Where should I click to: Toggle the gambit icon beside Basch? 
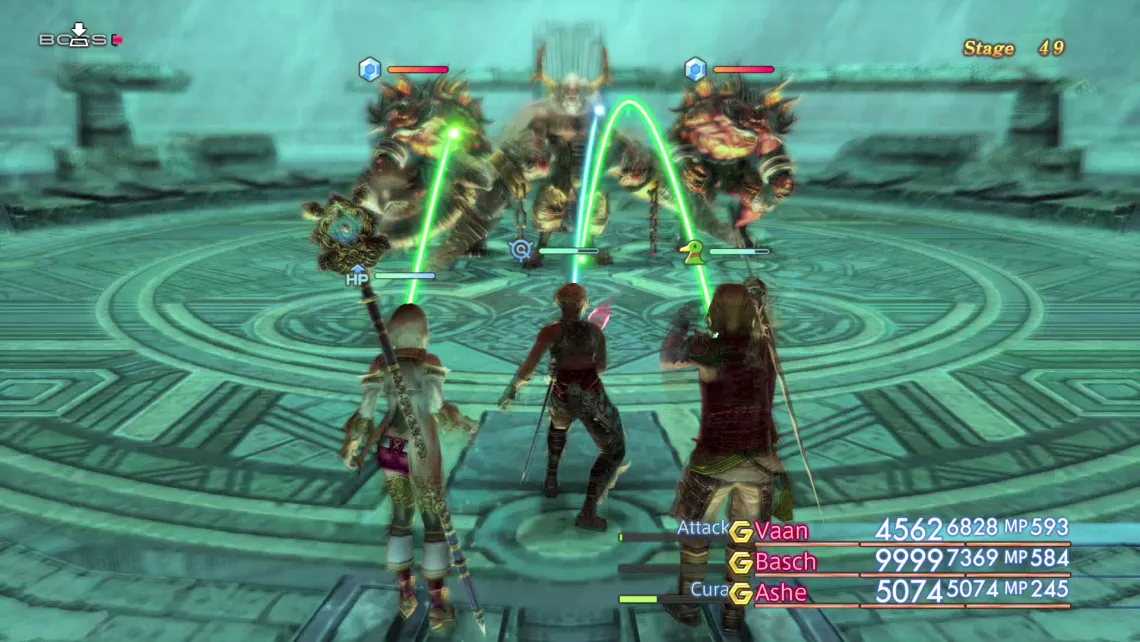click(x=741, y=562)
